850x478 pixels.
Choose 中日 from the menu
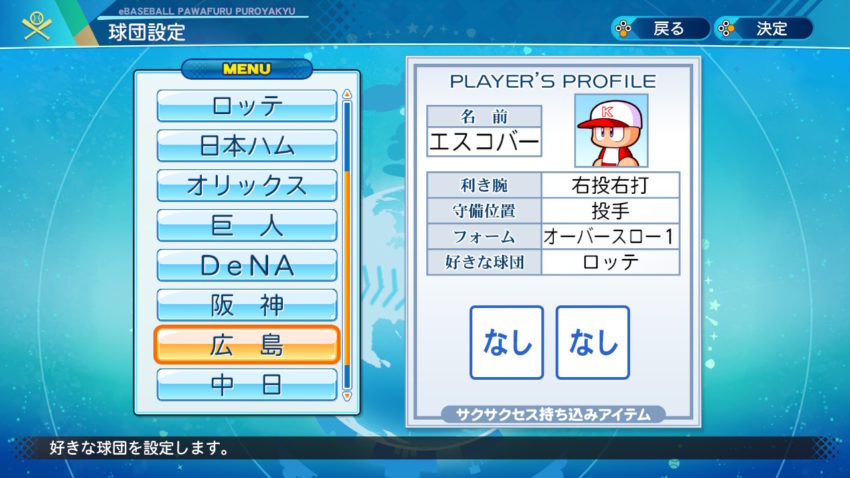247,384
